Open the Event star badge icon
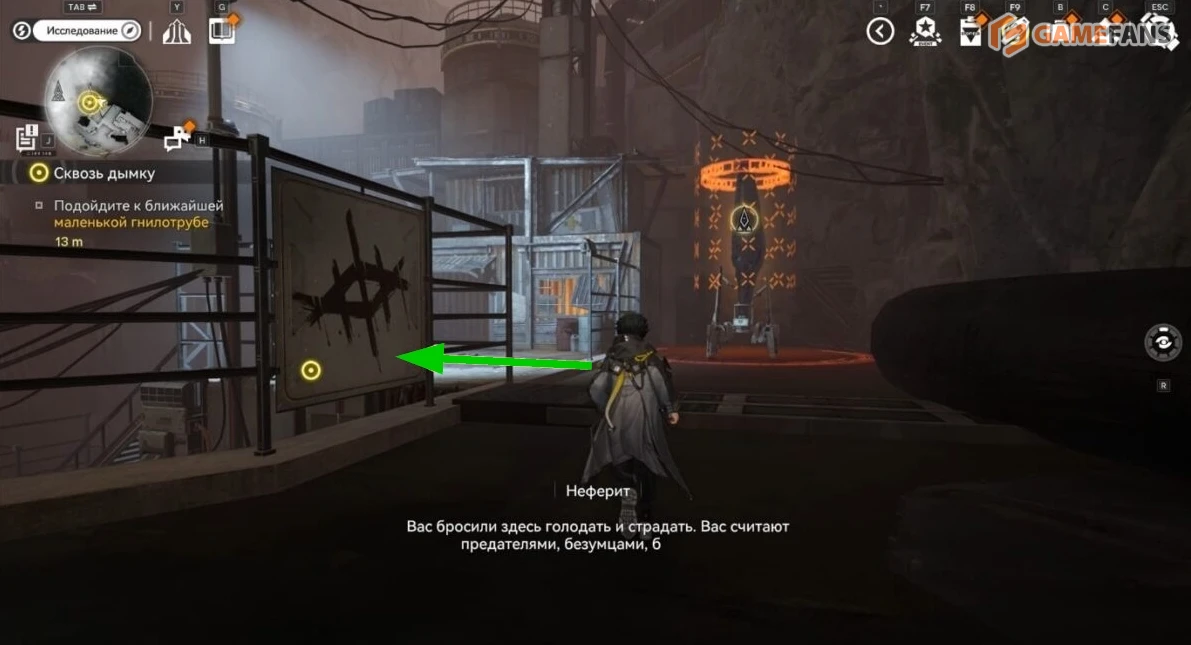This screenshot has width=1191, height=645. pos(925,32)
